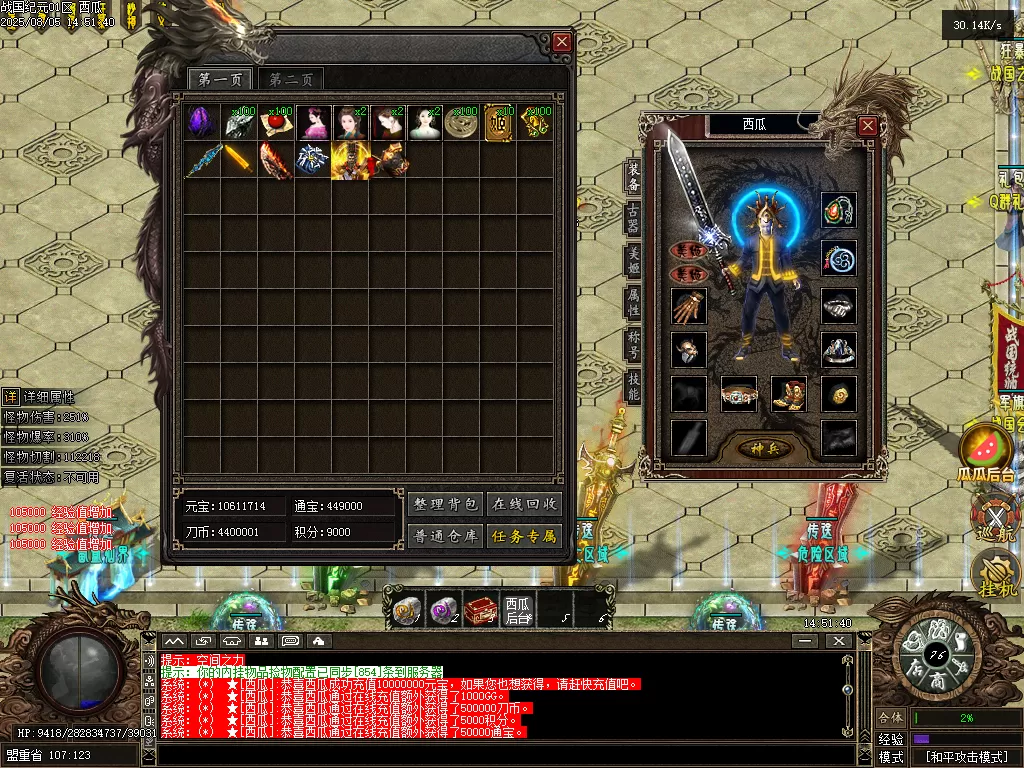
Task: Open the 普通仓库 warehouse
Action: point(445,536)
